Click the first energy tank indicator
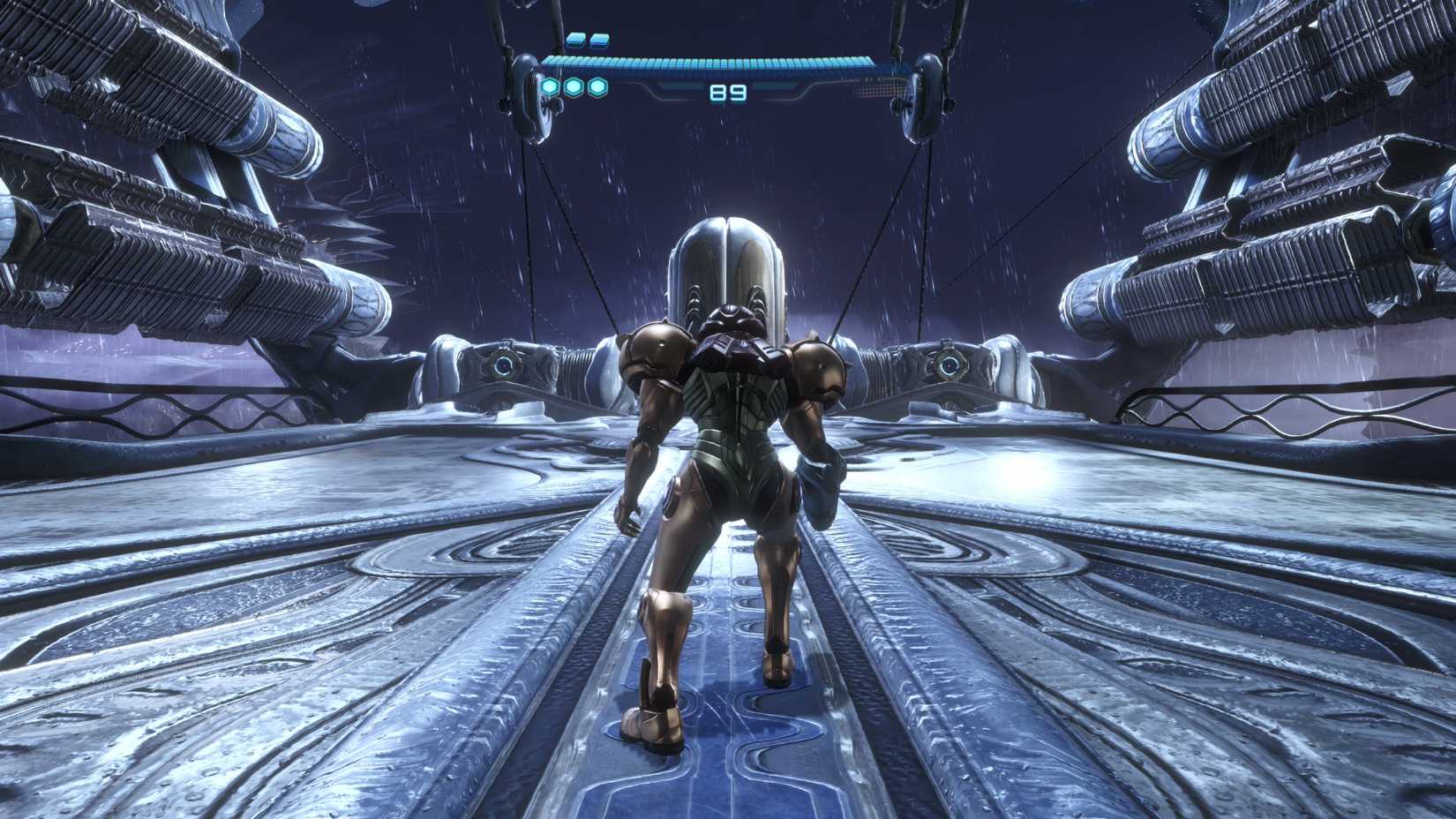 [x=574, y=38]
